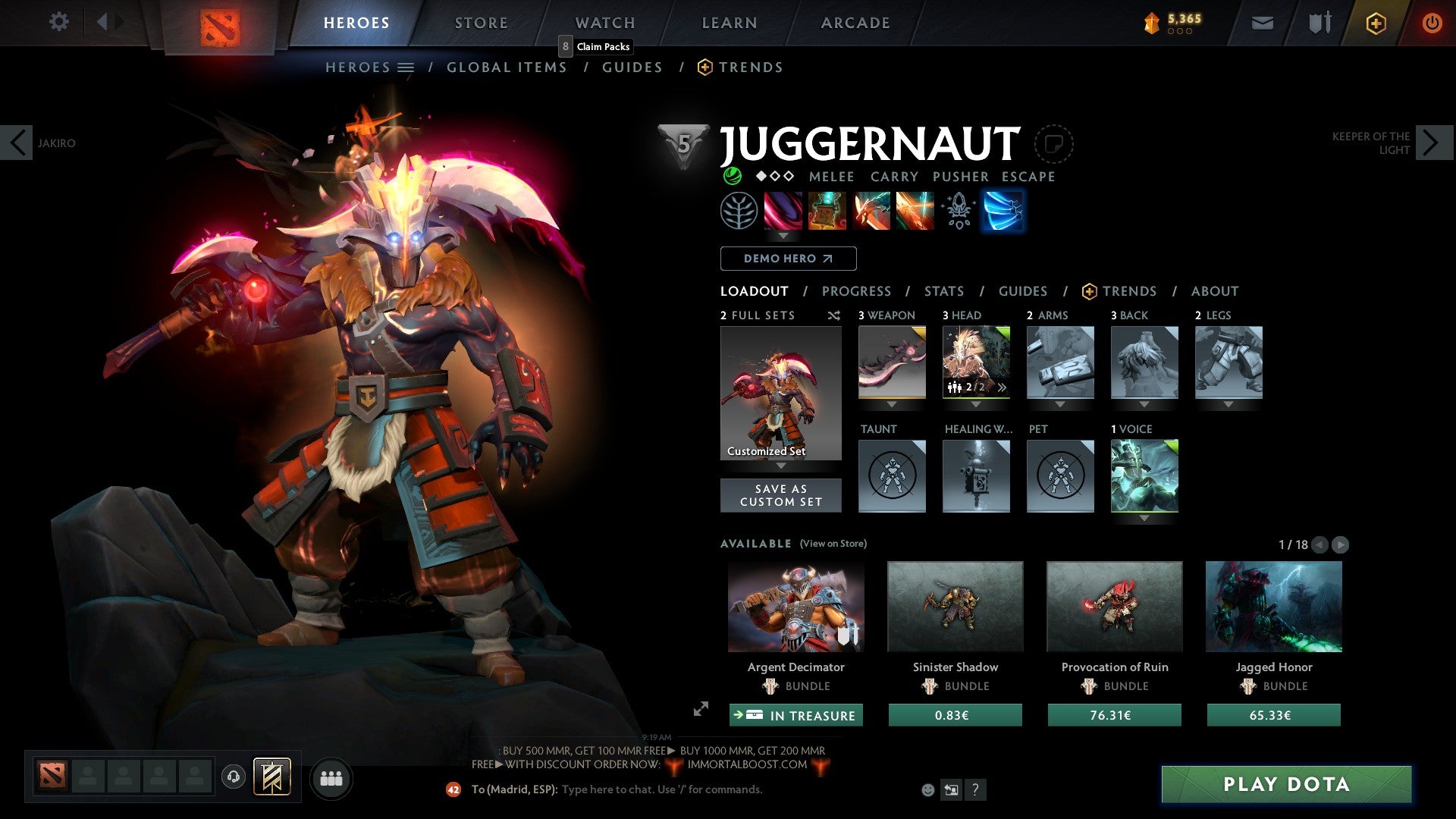The image size is (1456, 819).
Task: Open the heroes hamburger menu next to HEROES
Action: pos(406,67)
